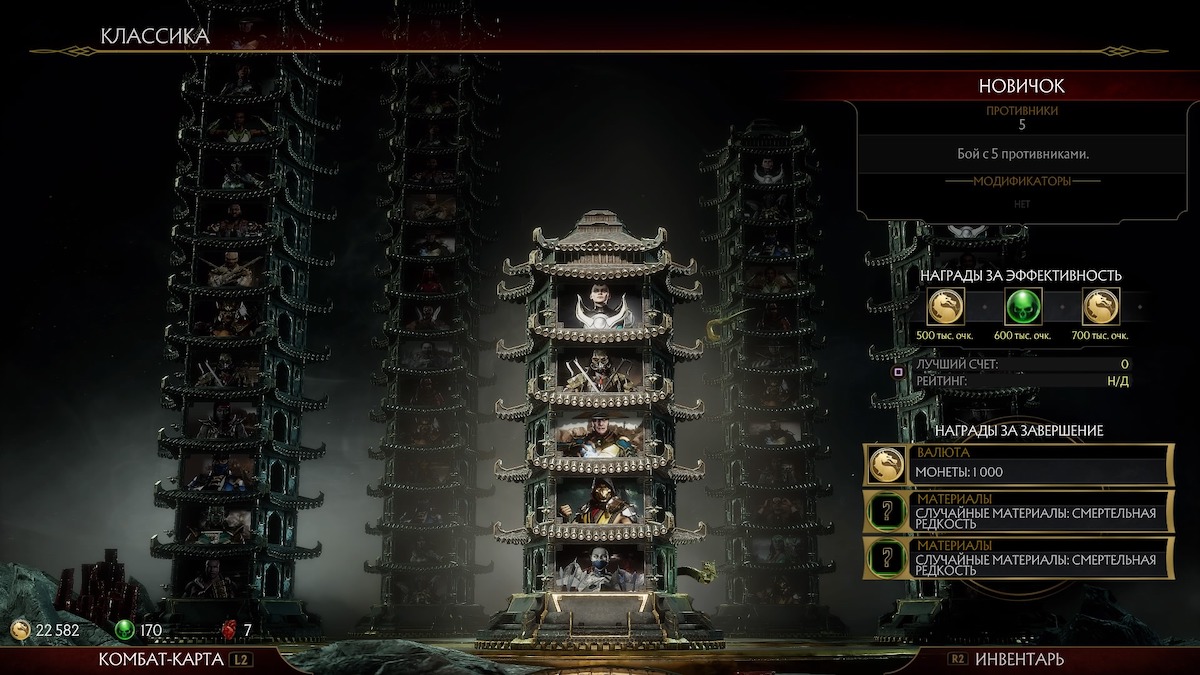Click the 500 тыс. очк. coin reward icon
Screen dimensions: 1200x675
point(946,305)
